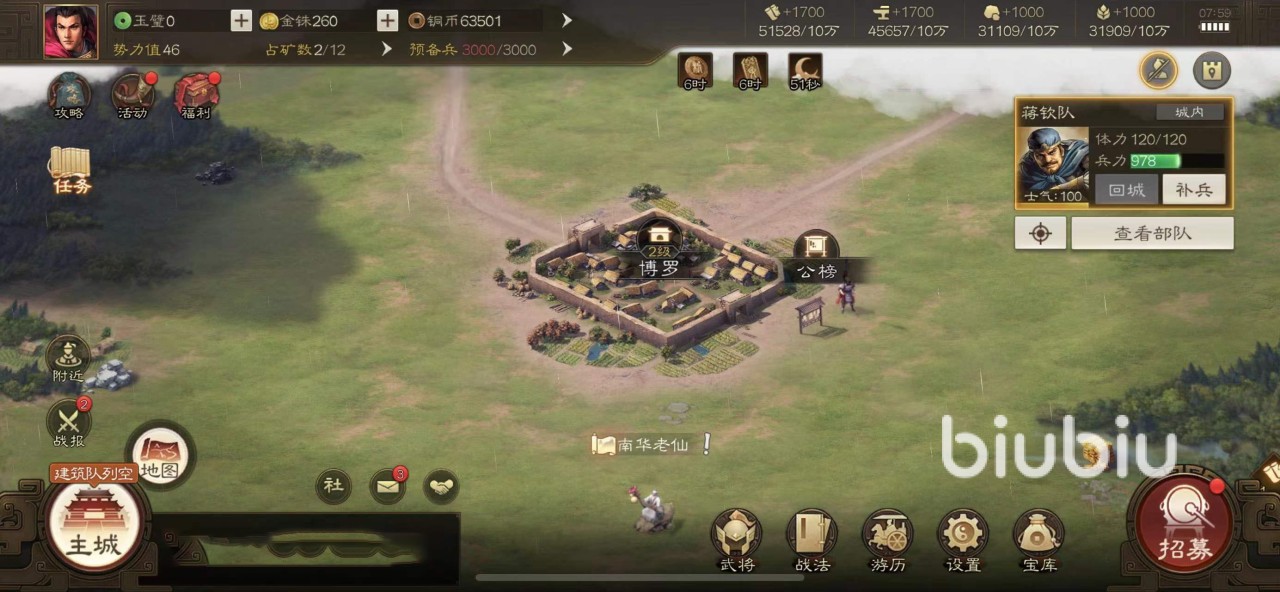Open the 战报 battle reports
The image size is (1280, 592).
coord(68,423)
